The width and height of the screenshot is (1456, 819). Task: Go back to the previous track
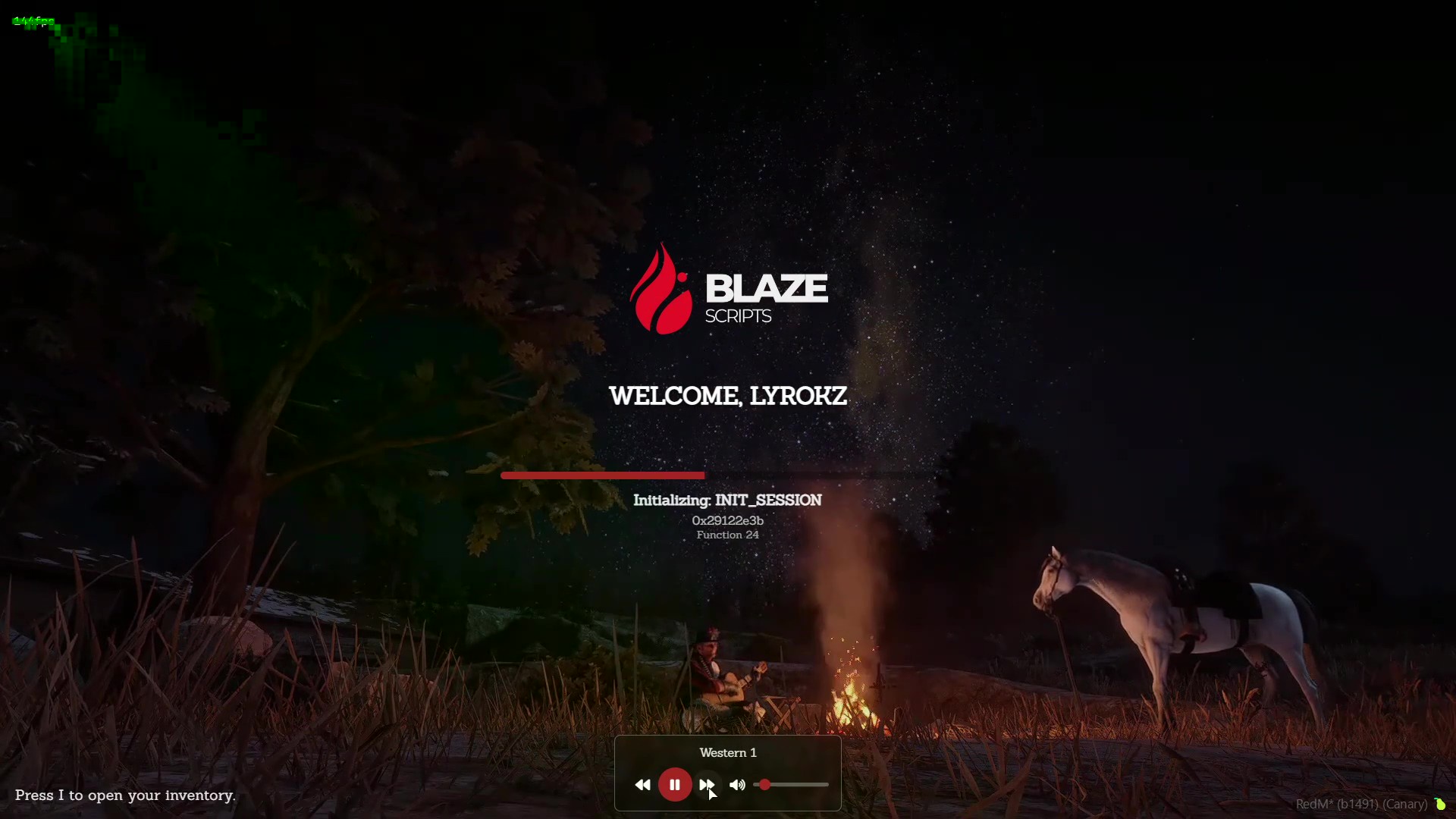pos(642,785)
